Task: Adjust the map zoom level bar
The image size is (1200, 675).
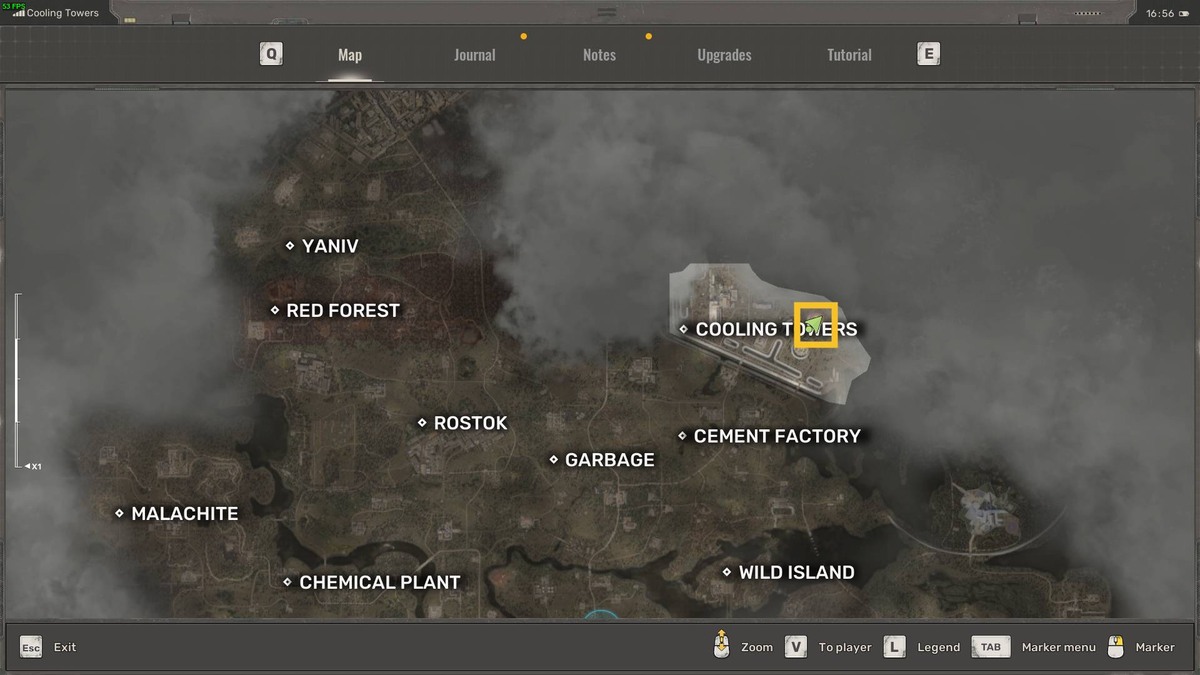Action: point(17,380)
